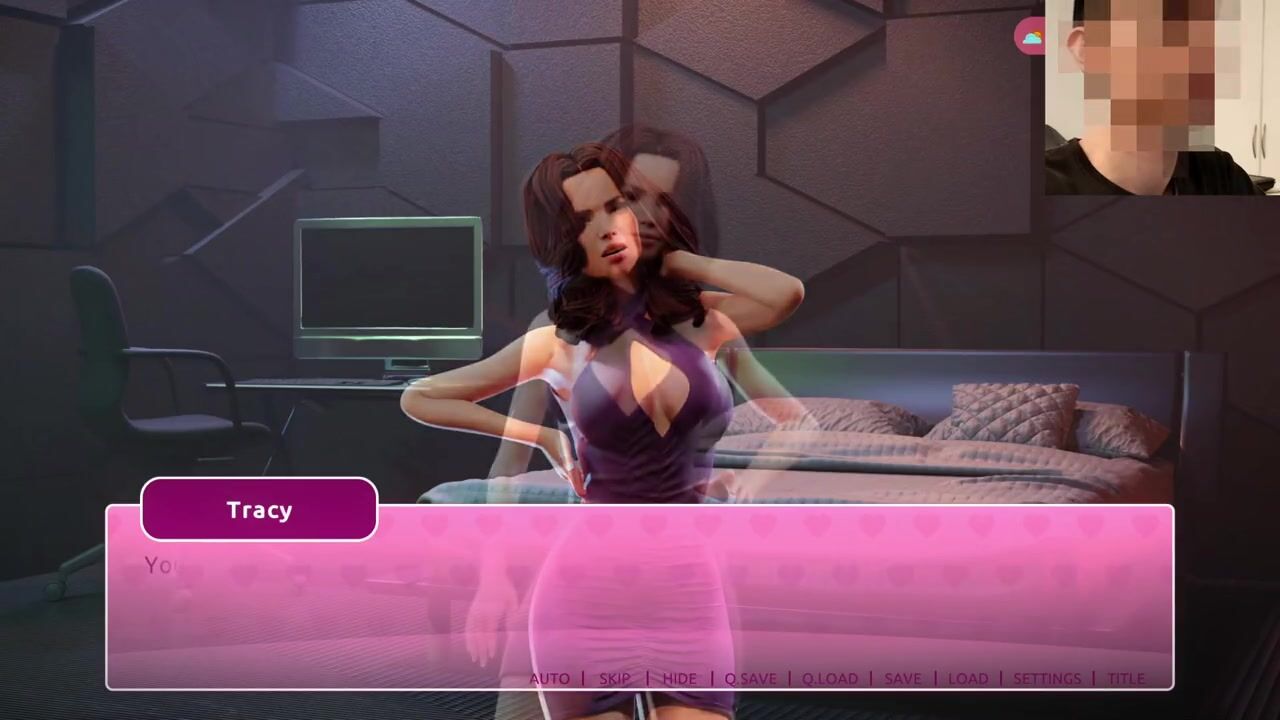Image resolution: width=1280 pixels, height=720 pixels.
Task: Quick save using Q.SAVE
Action: [x=750, y=678]
